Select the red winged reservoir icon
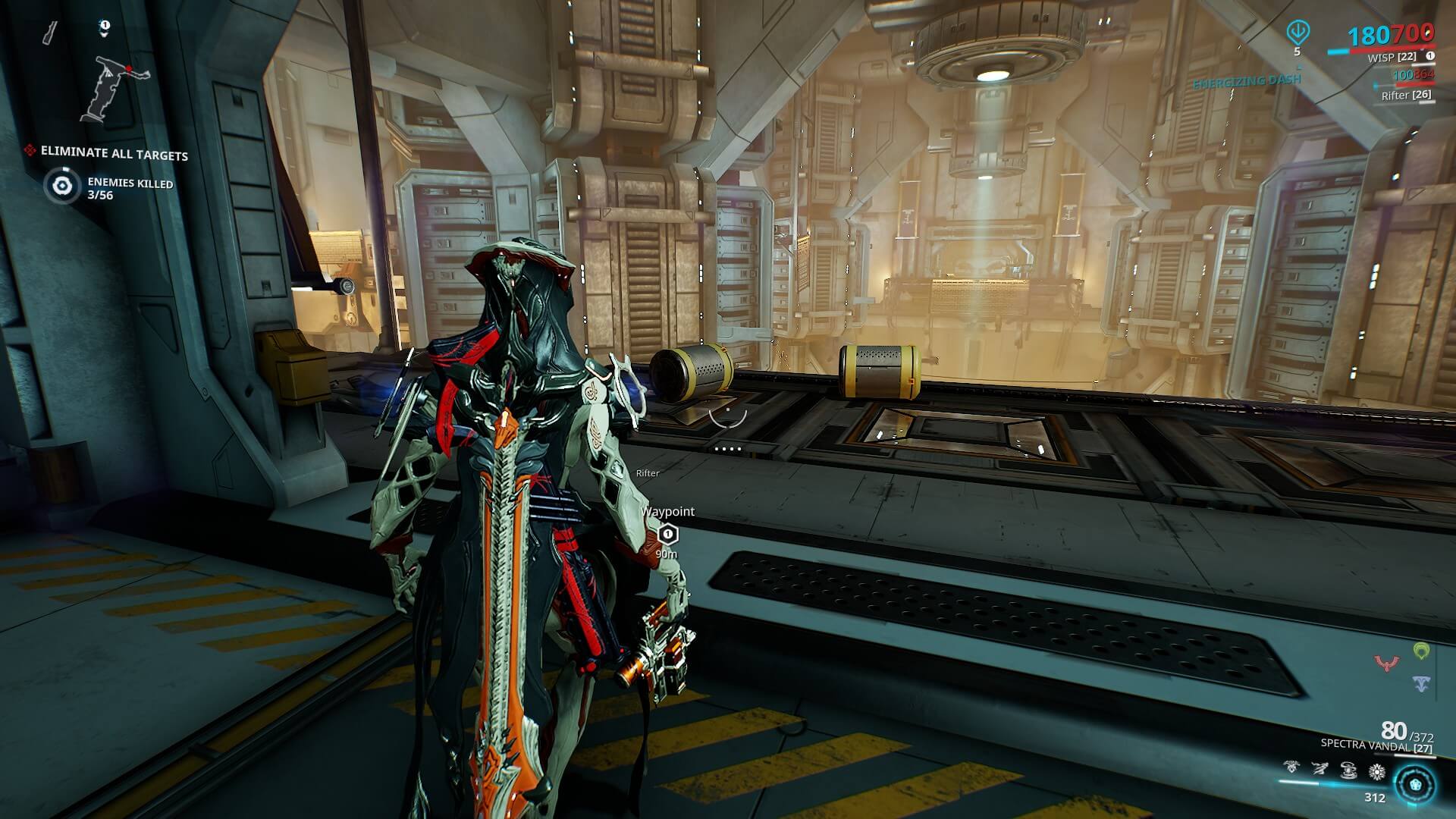Viewport: 1456px width, 819px height. coord(1387,664)
